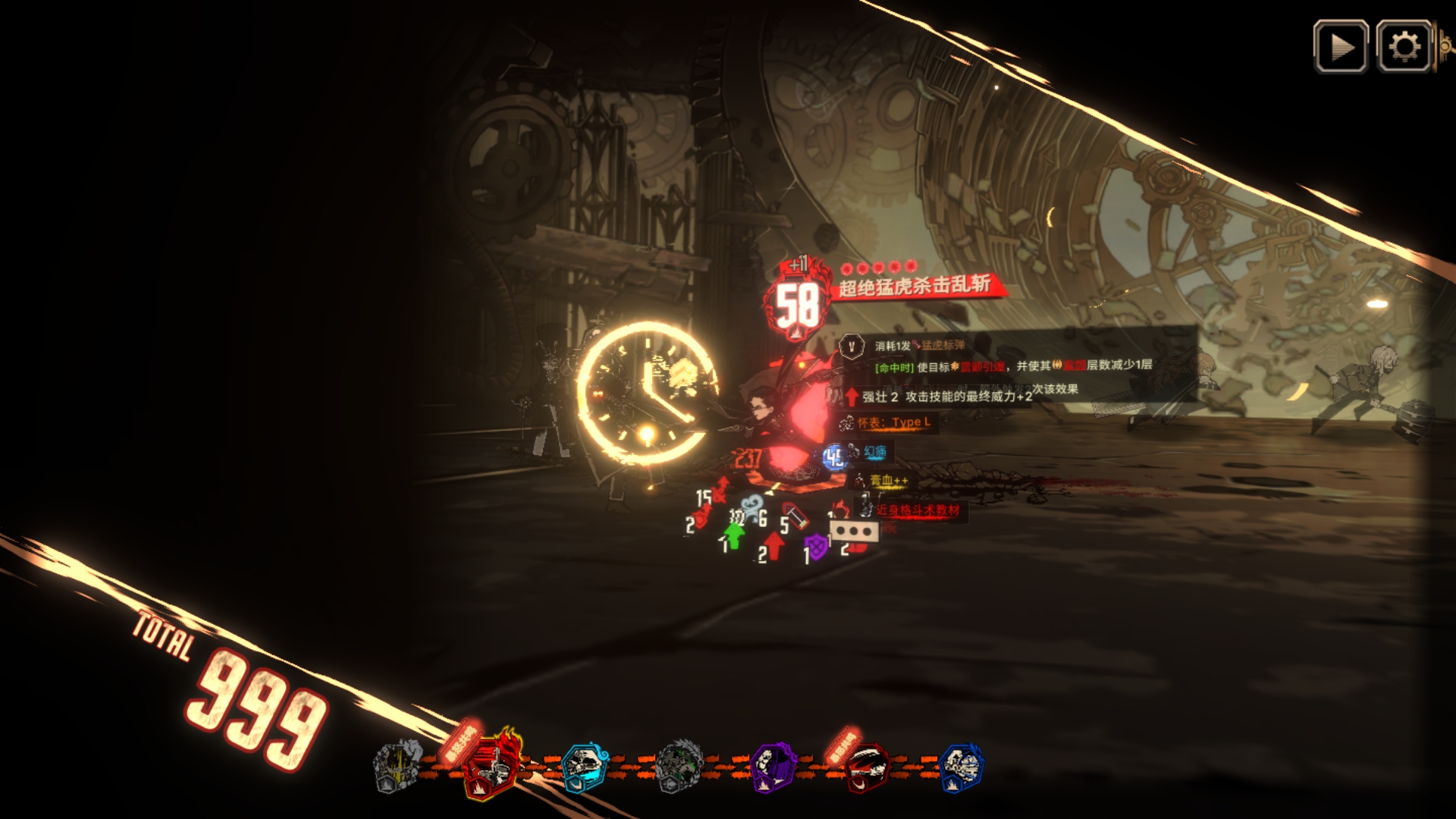Select the green-tinted gray skill chain icon
Viewport: 1456px width, 819px height.
[x=679, y=767]
